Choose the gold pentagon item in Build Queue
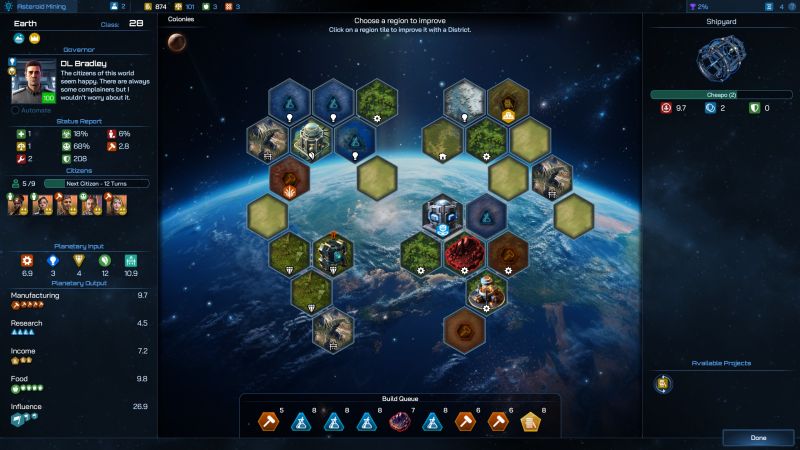The image size is (800, 450). (x=531, y=422)
